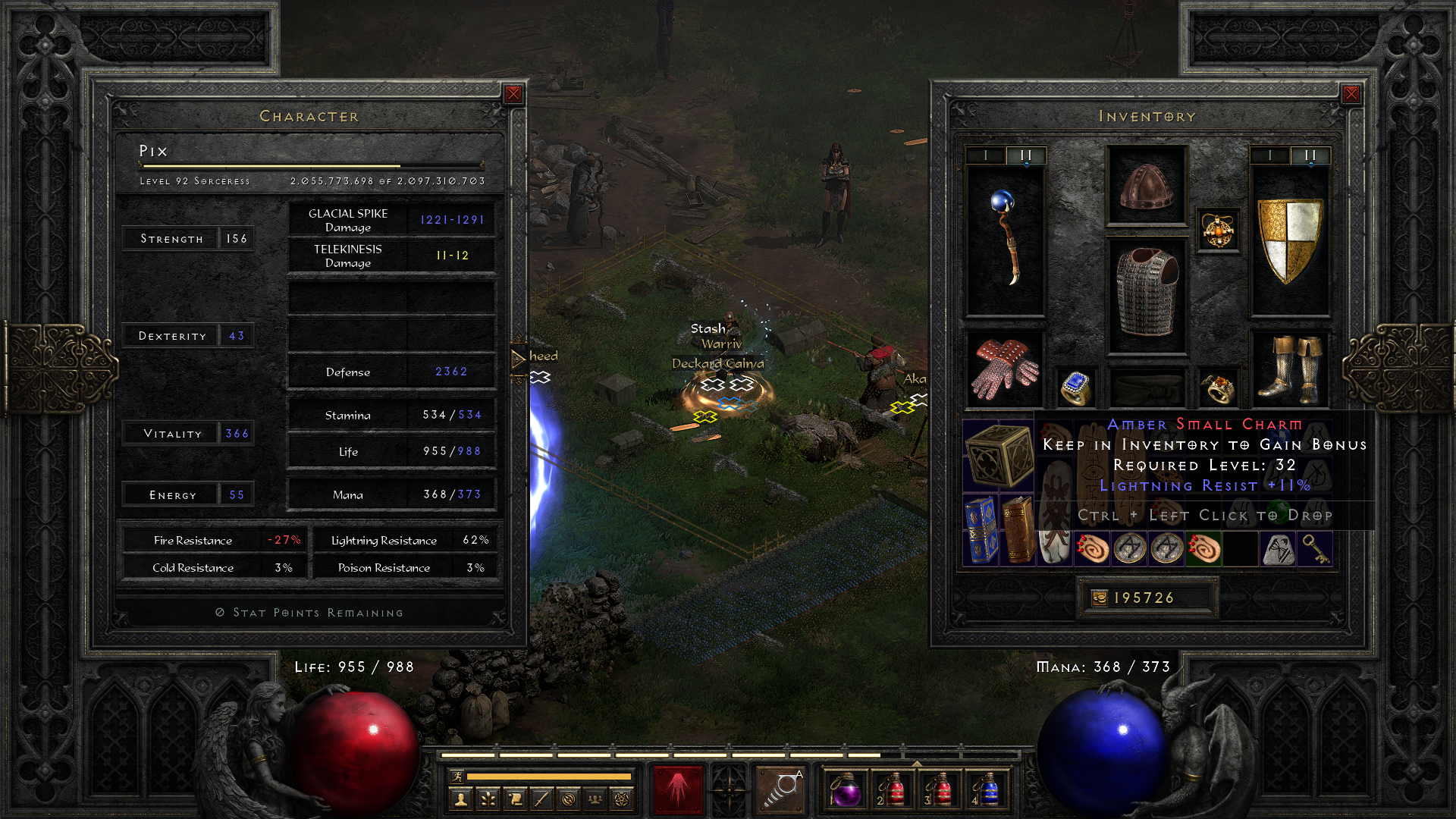This screenshot has width=1456, height=819.
Task: Open the Character screen via bust icon
Action: tap(460, 799)
